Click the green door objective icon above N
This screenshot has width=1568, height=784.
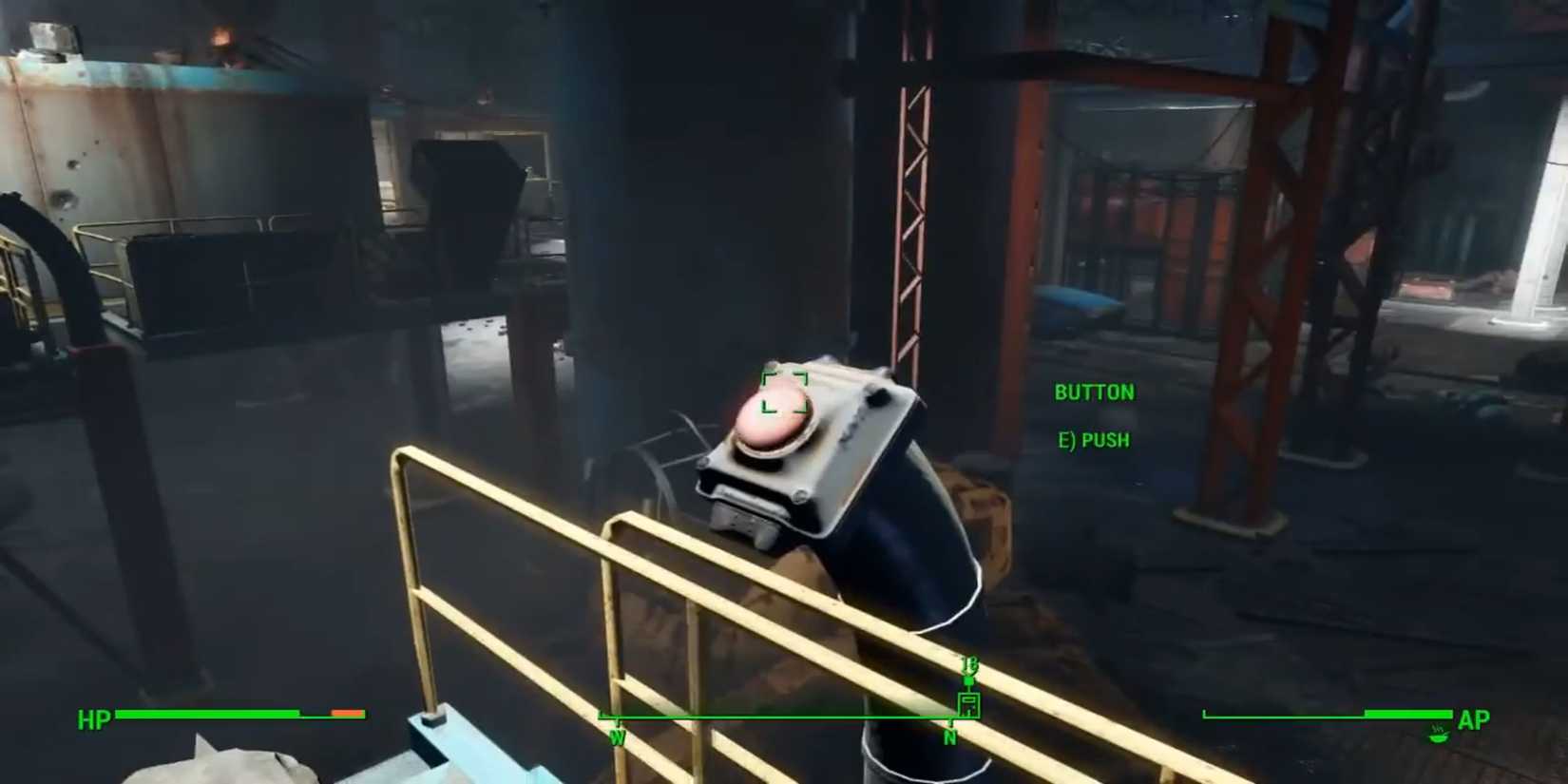[969, 705]
